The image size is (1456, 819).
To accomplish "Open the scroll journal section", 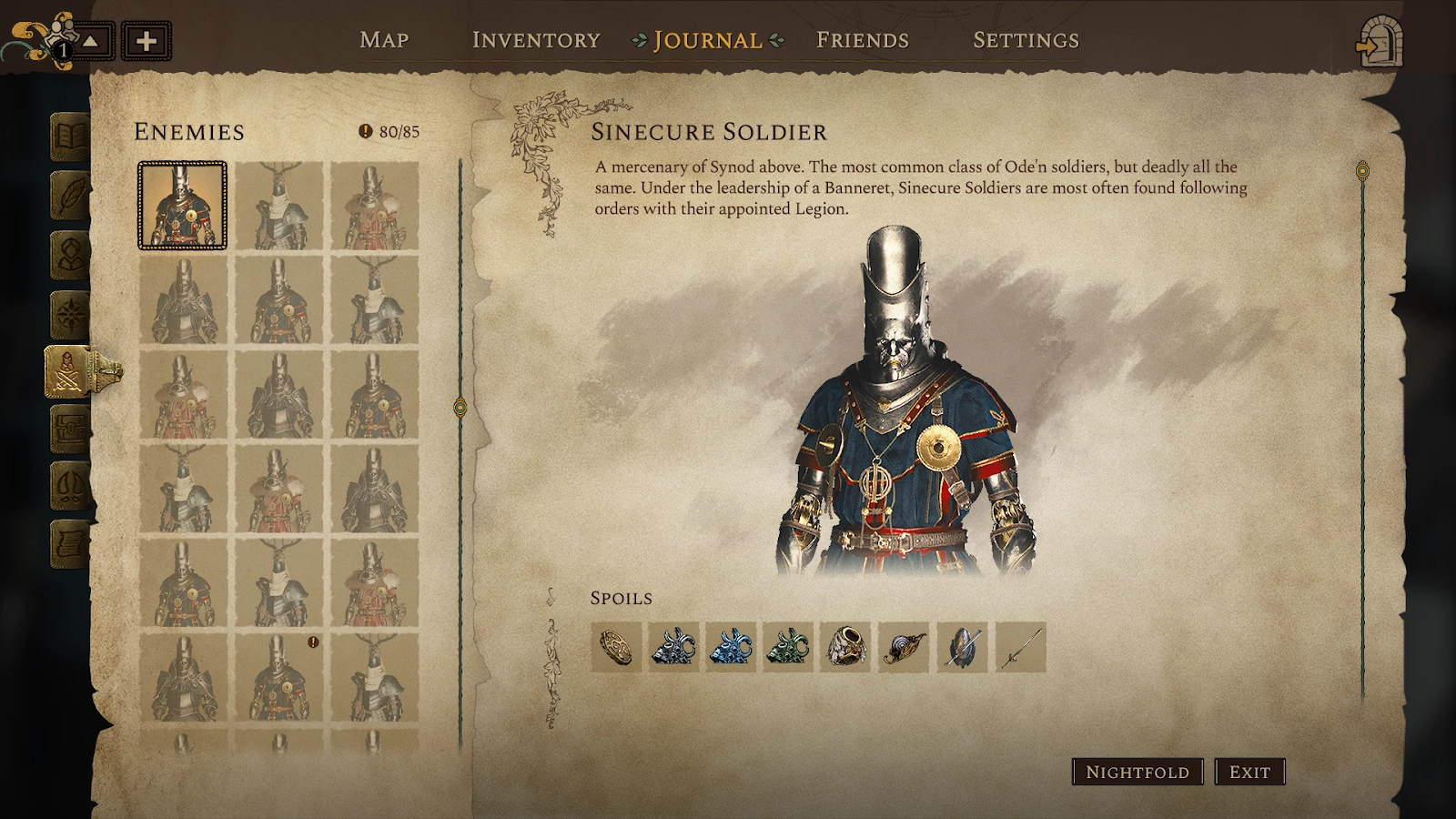I will pos(70,544).
